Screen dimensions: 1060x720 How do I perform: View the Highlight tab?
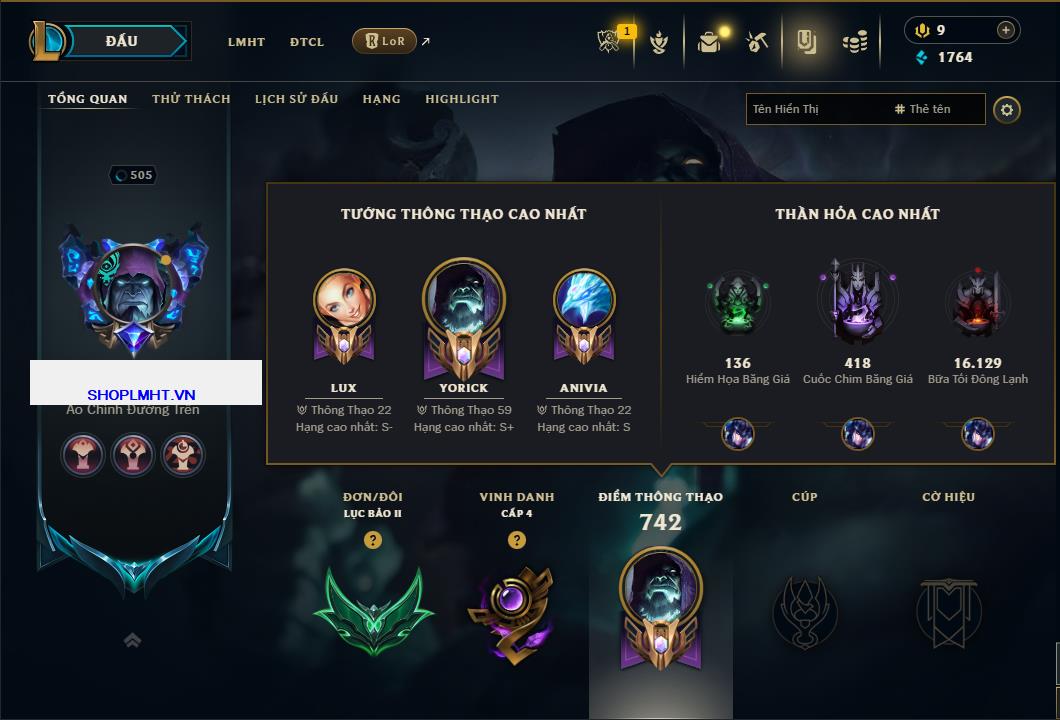462,99
